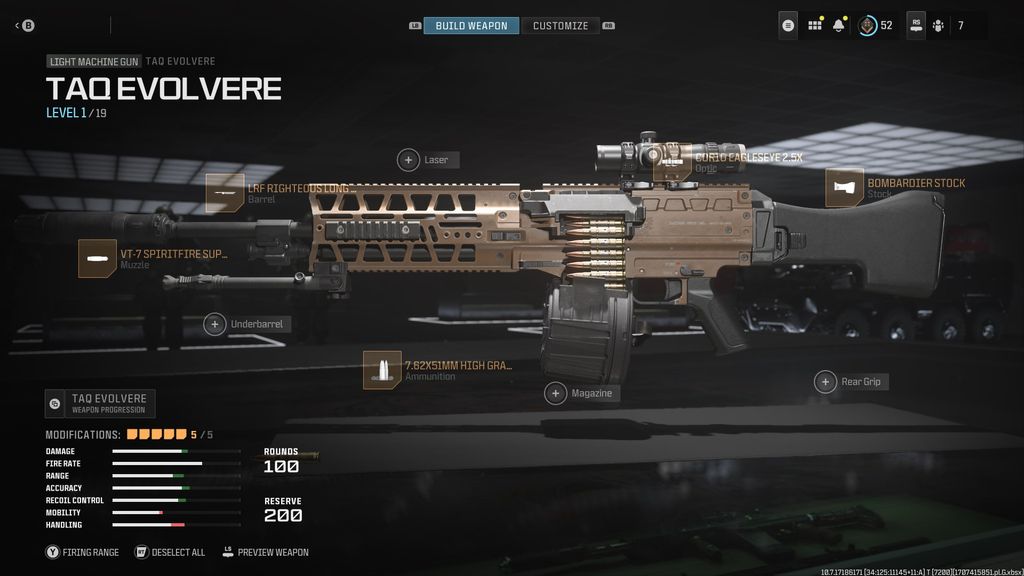This screenshot has height=576, width=1024.
Task: Open the grid menu icon
Action: (814, 25)
